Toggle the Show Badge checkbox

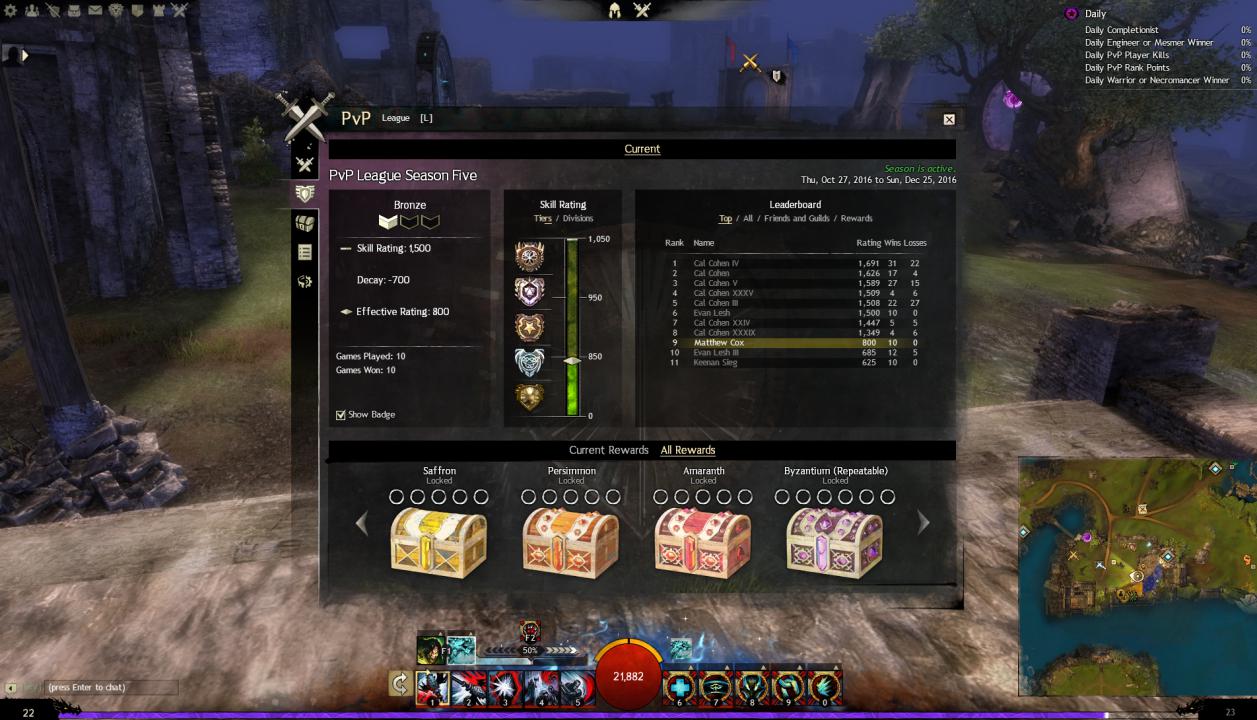click(341, 415)
